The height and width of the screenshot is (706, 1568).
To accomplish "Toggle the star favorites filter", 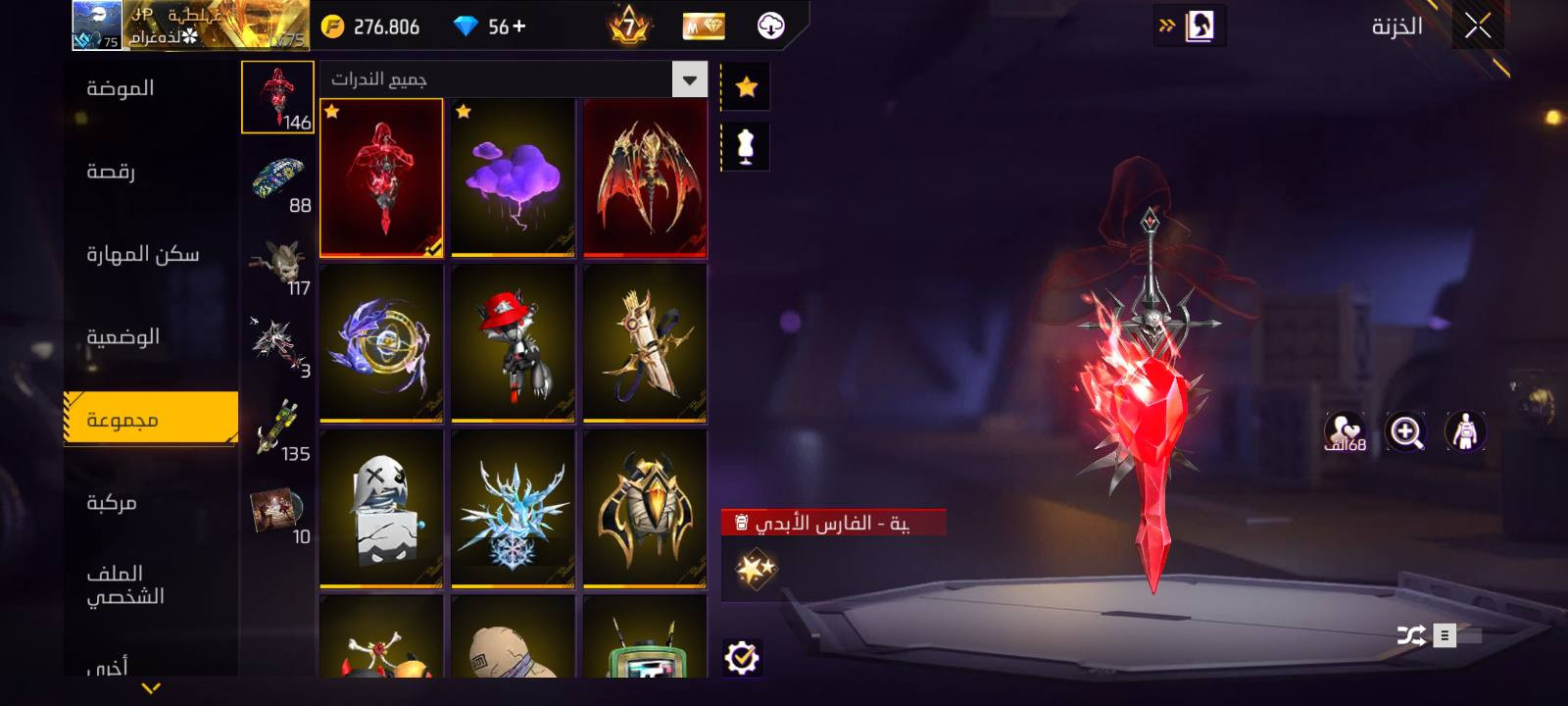I will pos(746,87).
